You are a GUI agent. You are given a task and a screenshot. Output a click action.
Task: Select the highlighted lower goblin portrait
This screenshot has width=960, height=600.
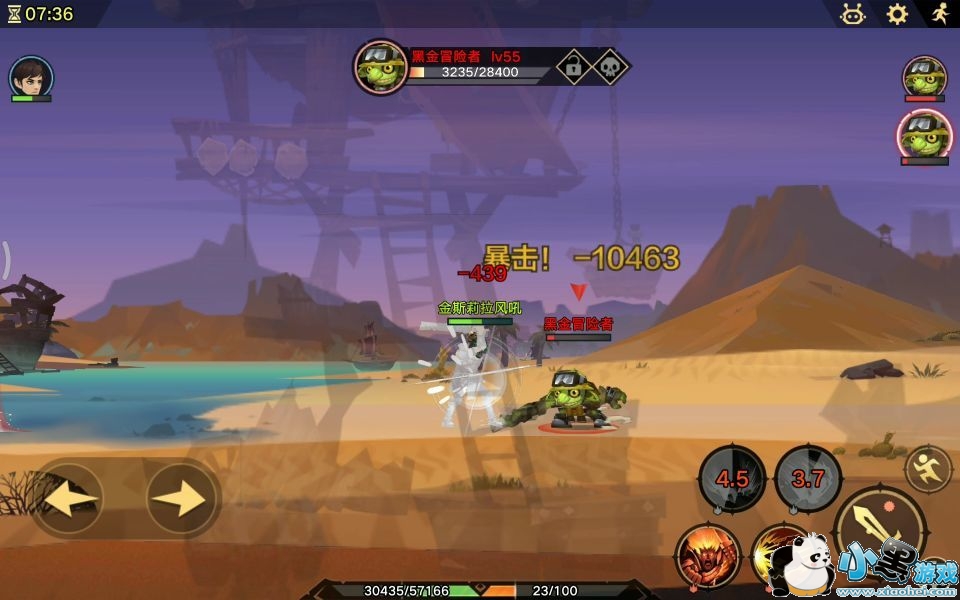point(924,135)
